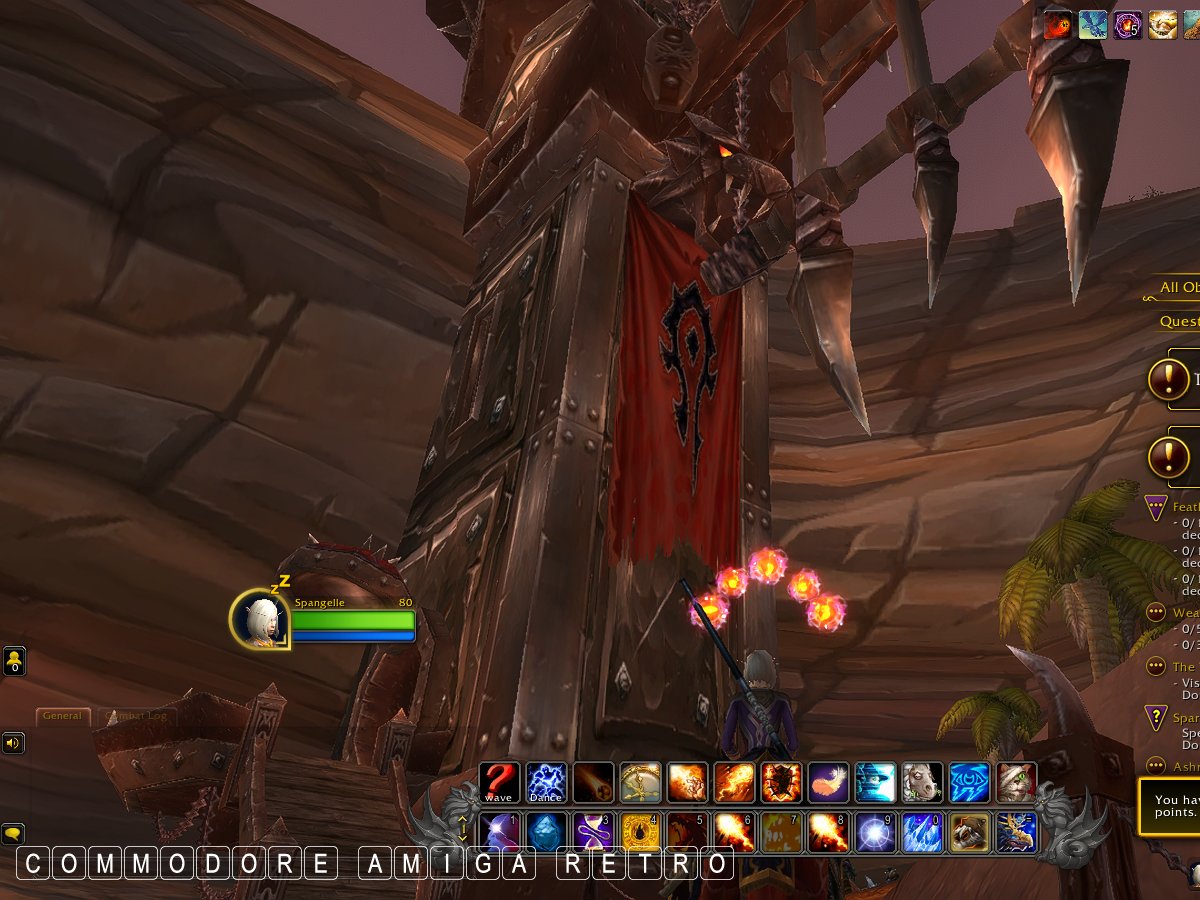Screen dimensions: 1200x900
Task: Cast the golden flame rune in slot 4
Action: click(641, 832)
